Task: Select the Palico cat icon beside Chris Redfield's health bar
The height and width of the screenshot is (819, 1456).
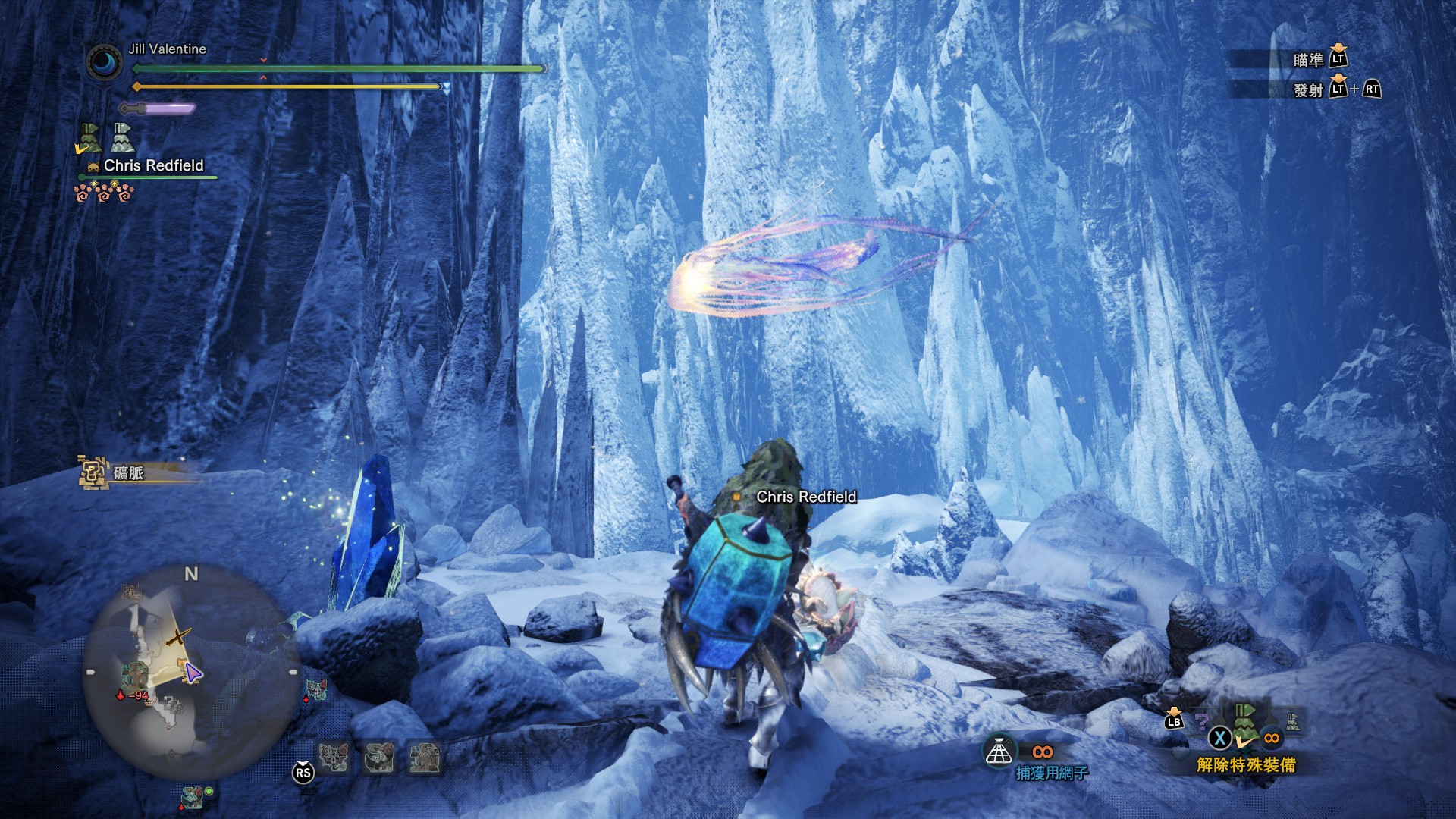Action: click(93, 166)
